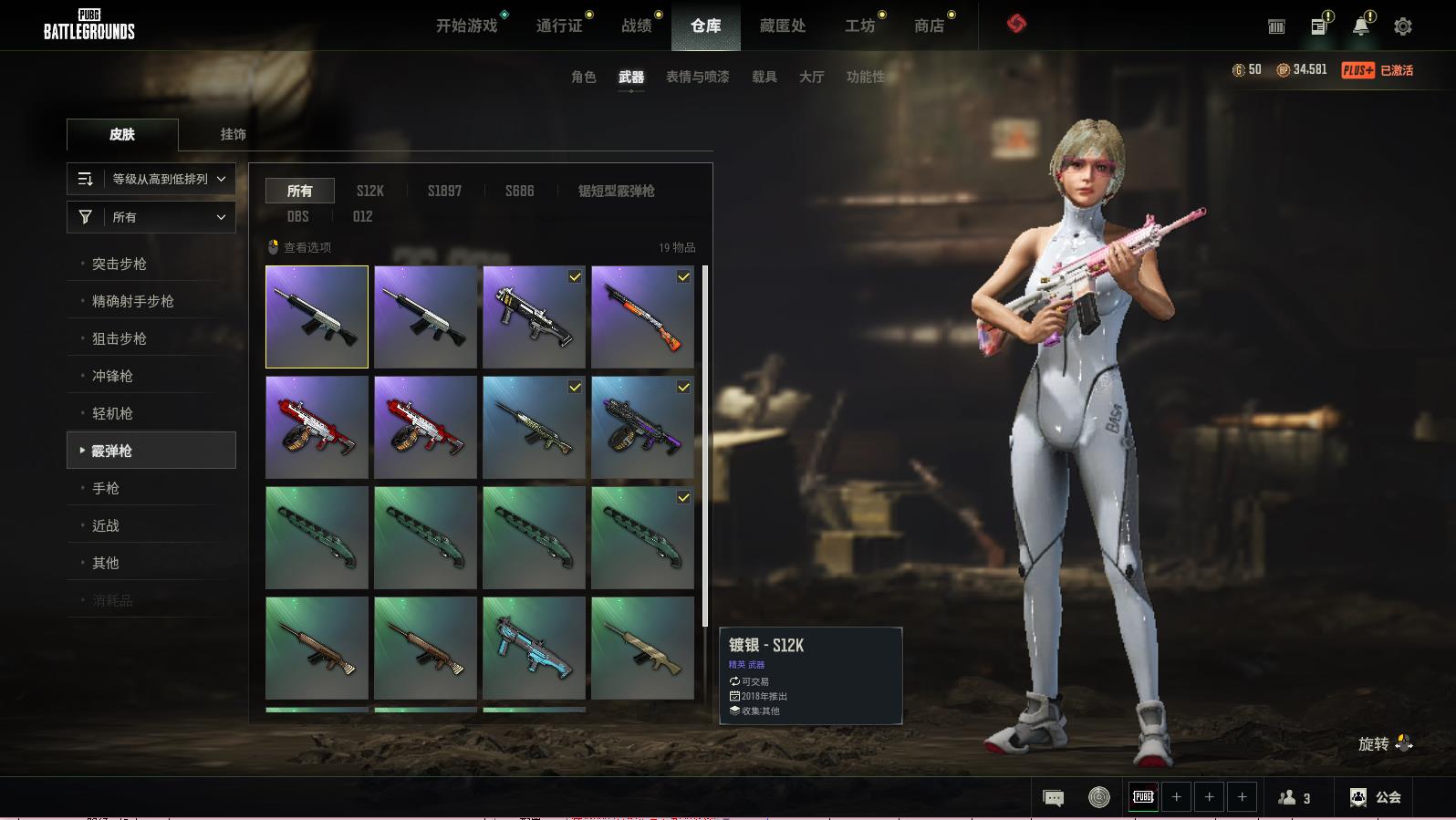Go to the 通行证 pass page
This screenshot has width=1456, height=820.
click(558, 26)
